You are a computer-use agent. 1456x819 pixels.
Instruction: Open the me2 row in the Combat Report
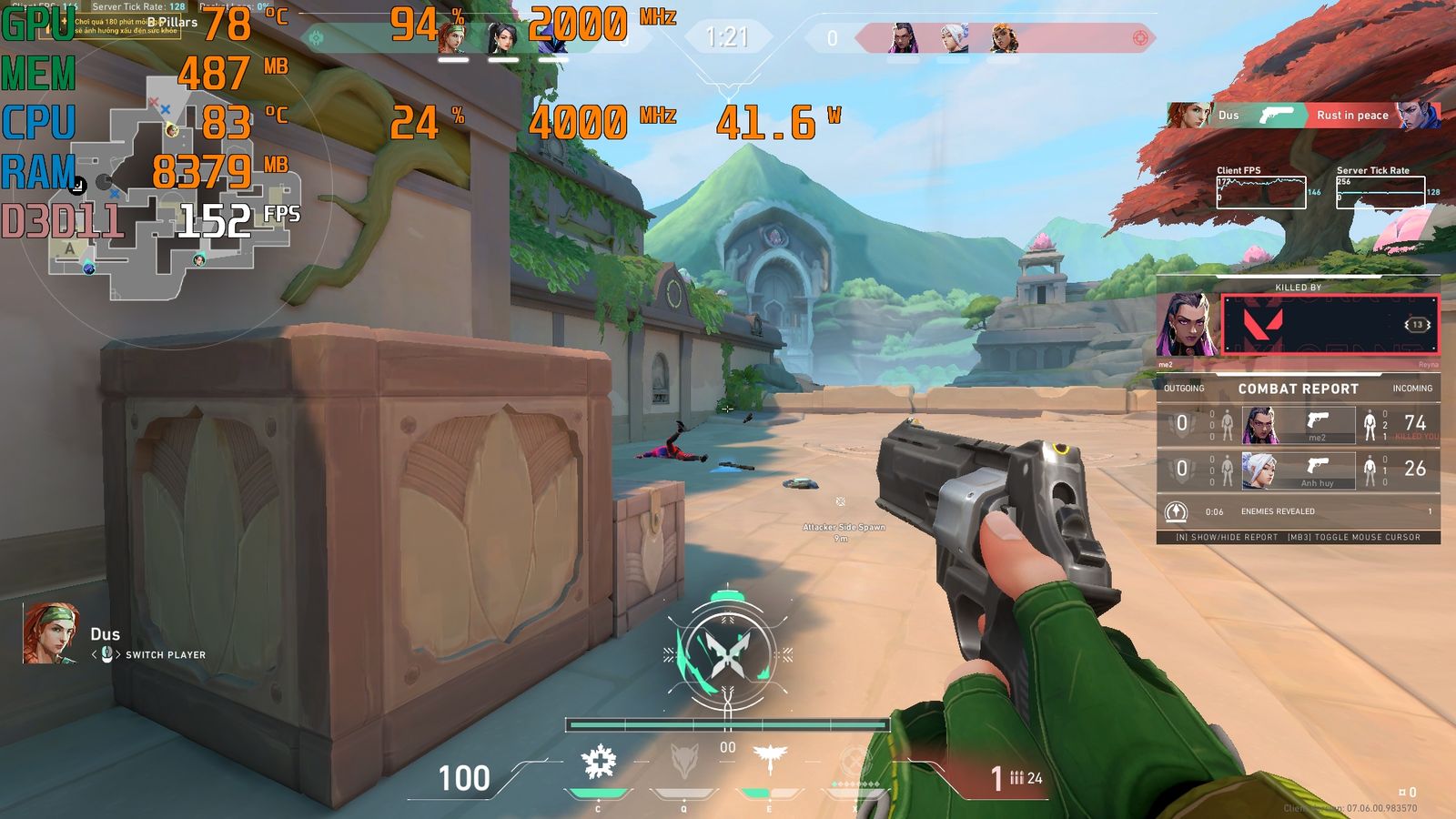1298,424
